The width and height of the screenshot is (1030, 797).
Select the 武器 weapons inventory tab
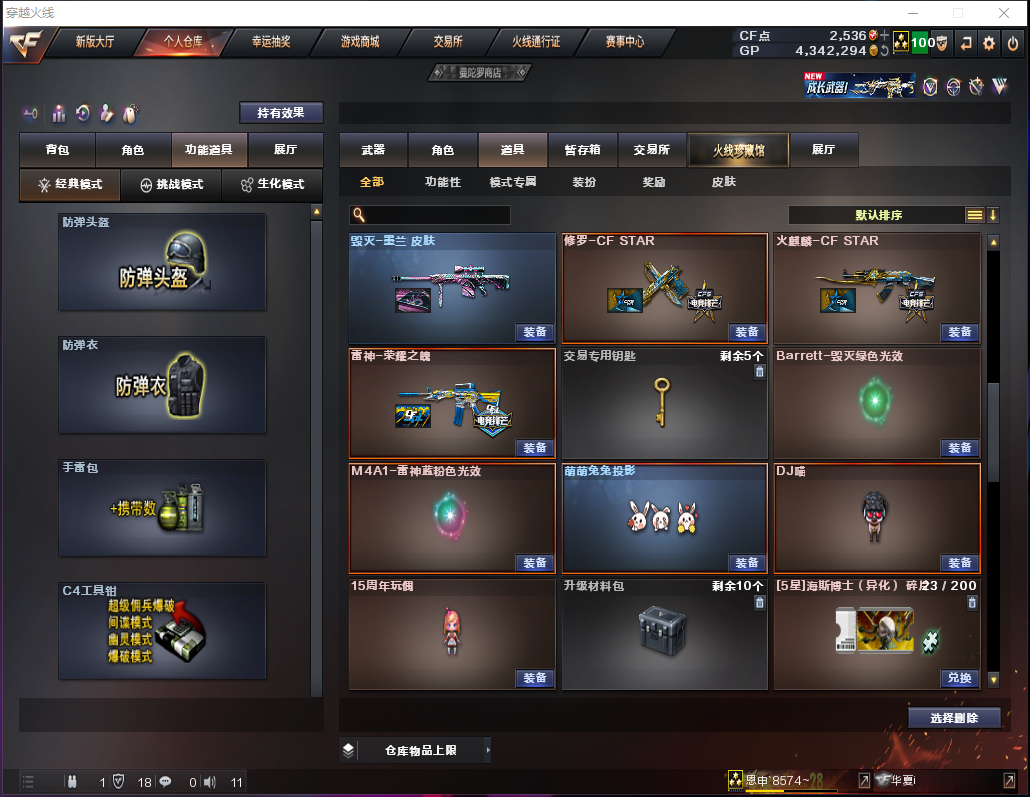pos(373,150)
